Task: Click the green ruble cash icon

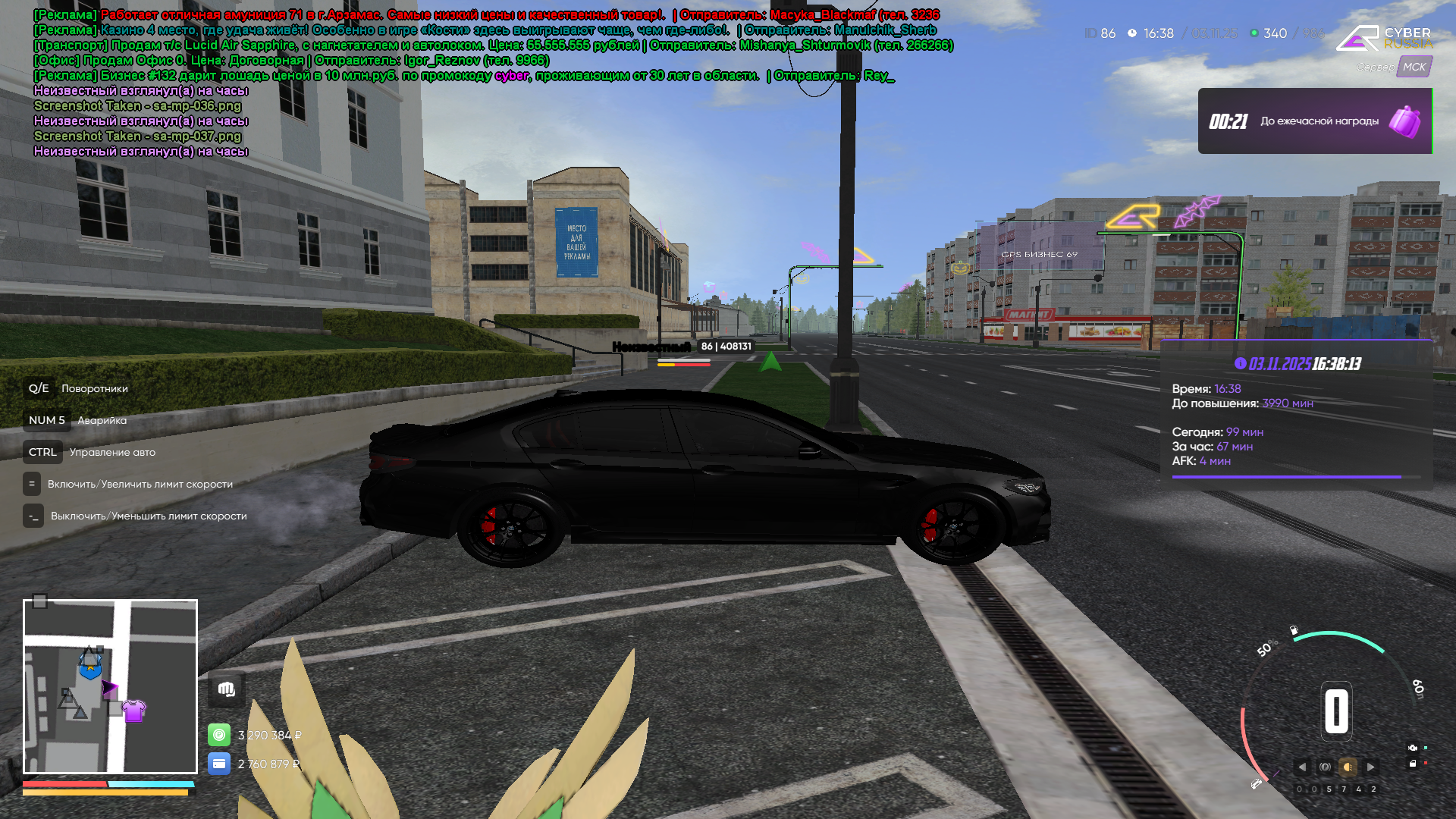Action: click(x=220, y=734)
